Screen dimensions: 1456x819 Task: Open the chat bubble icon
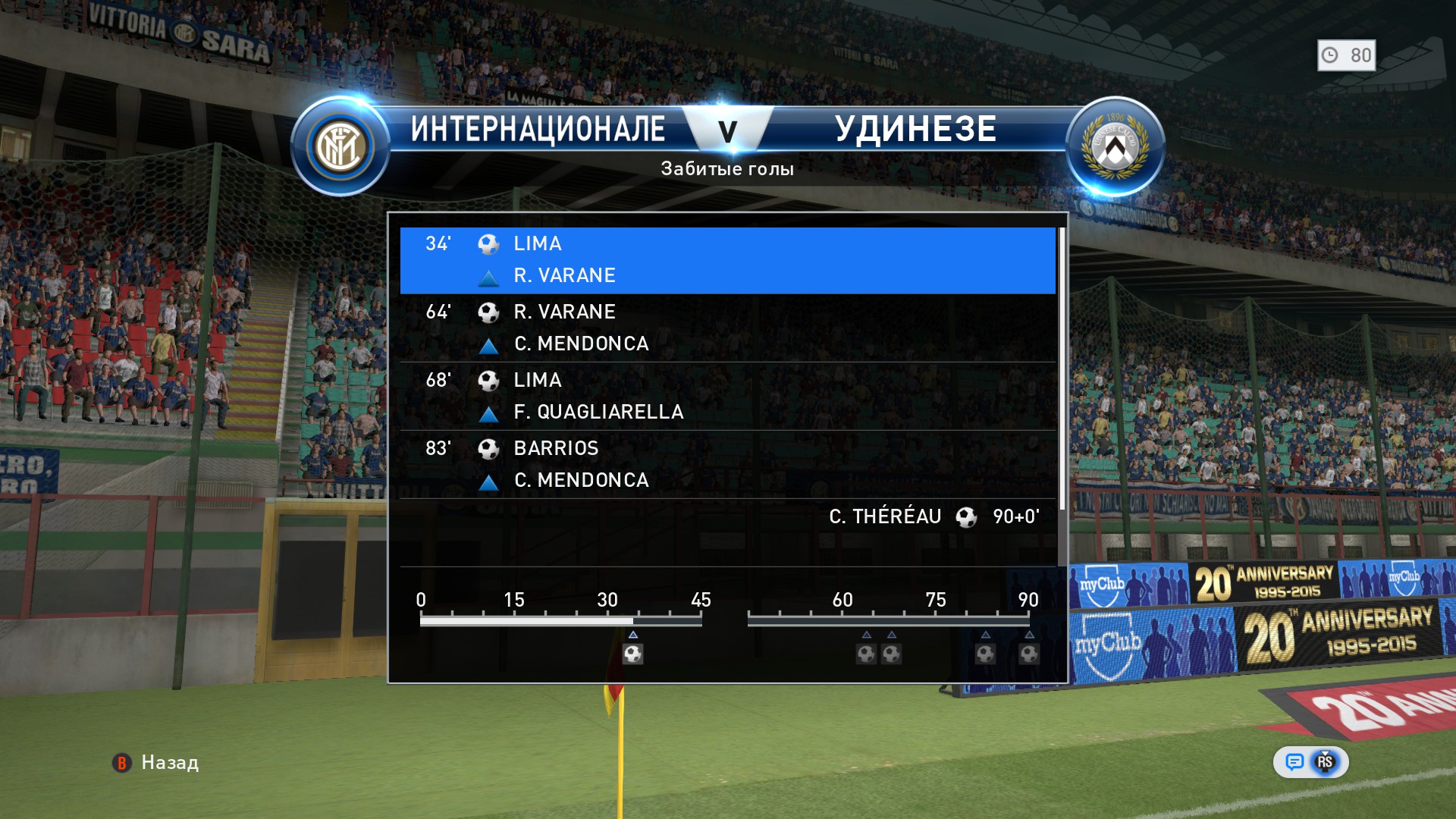coord(1294,762)
